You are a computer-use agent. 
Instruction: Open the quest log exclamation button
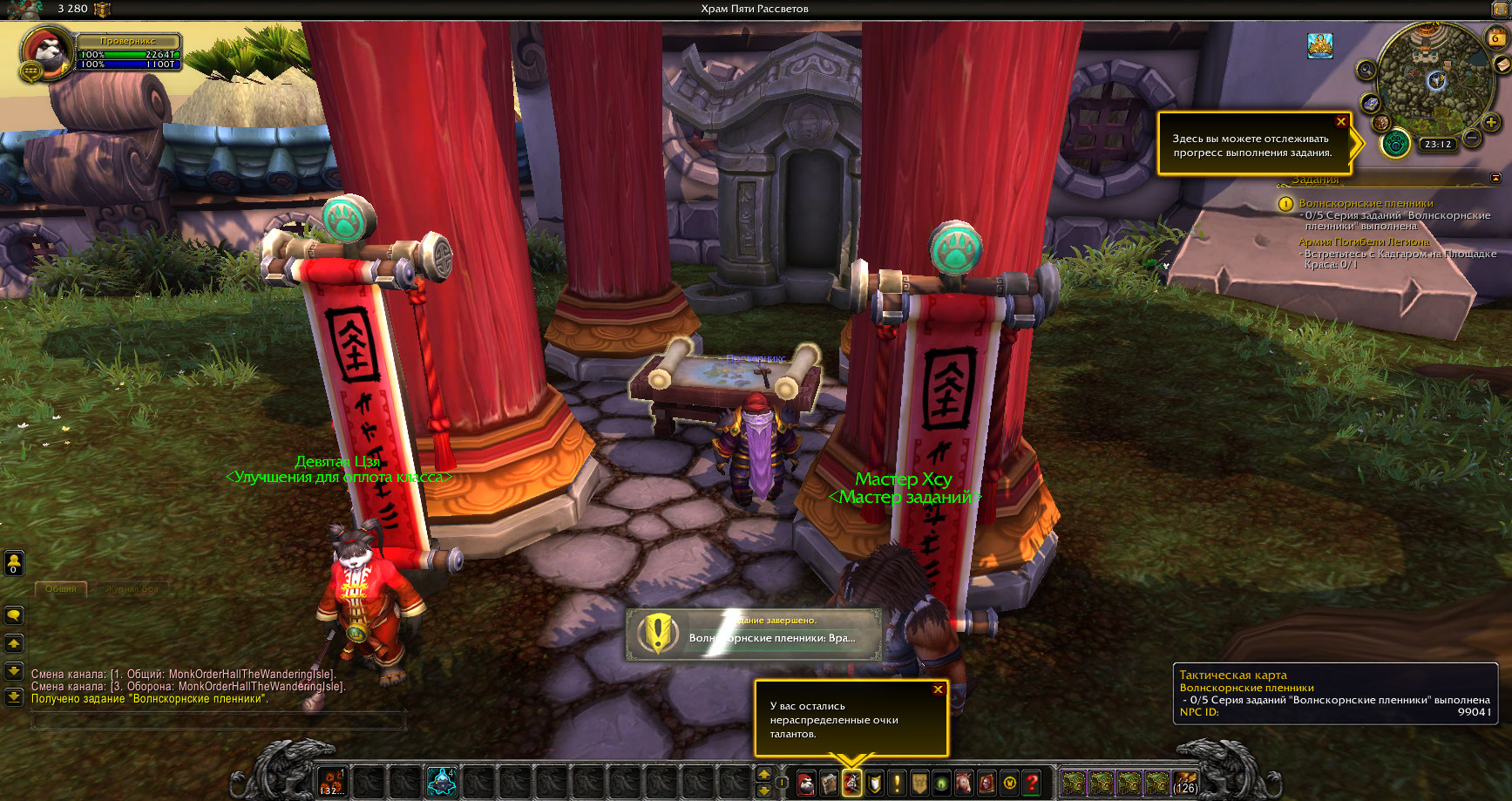[897, 783]
